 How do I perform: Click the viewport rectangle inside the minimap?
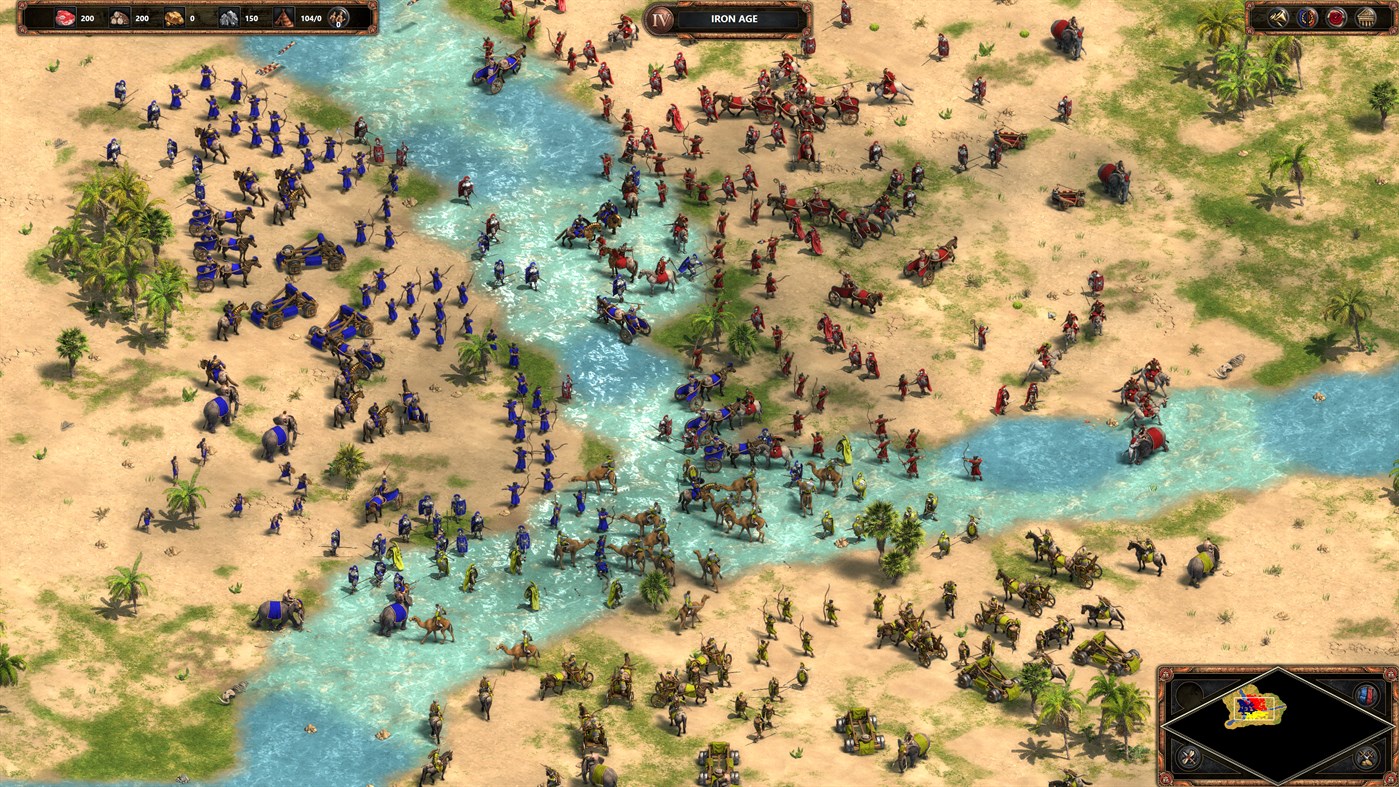tap(1254, 708)
